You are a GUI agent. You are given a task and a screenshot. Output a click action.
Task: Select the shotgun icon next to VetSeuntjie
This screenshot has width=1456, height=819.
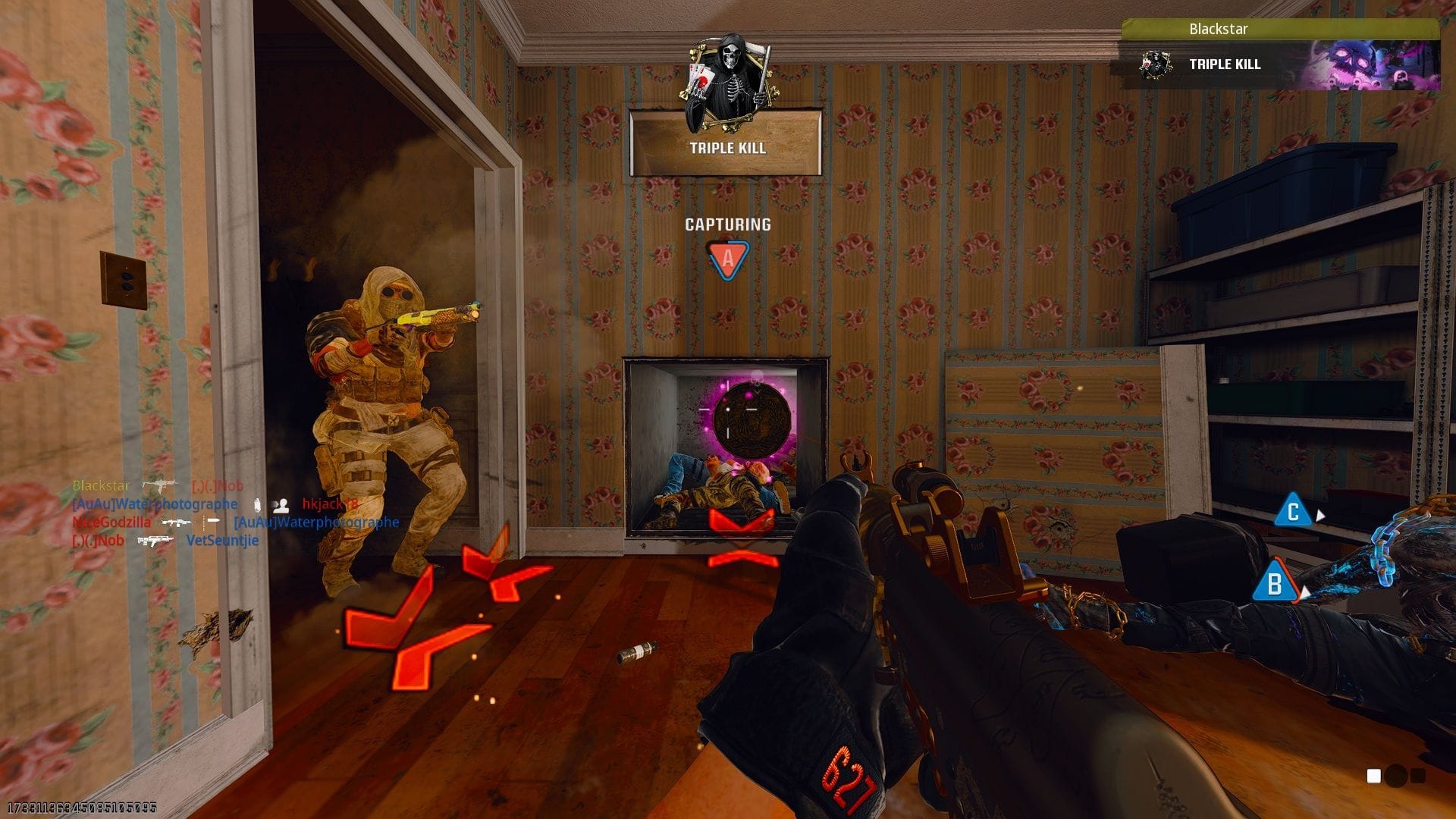point(155,541)
